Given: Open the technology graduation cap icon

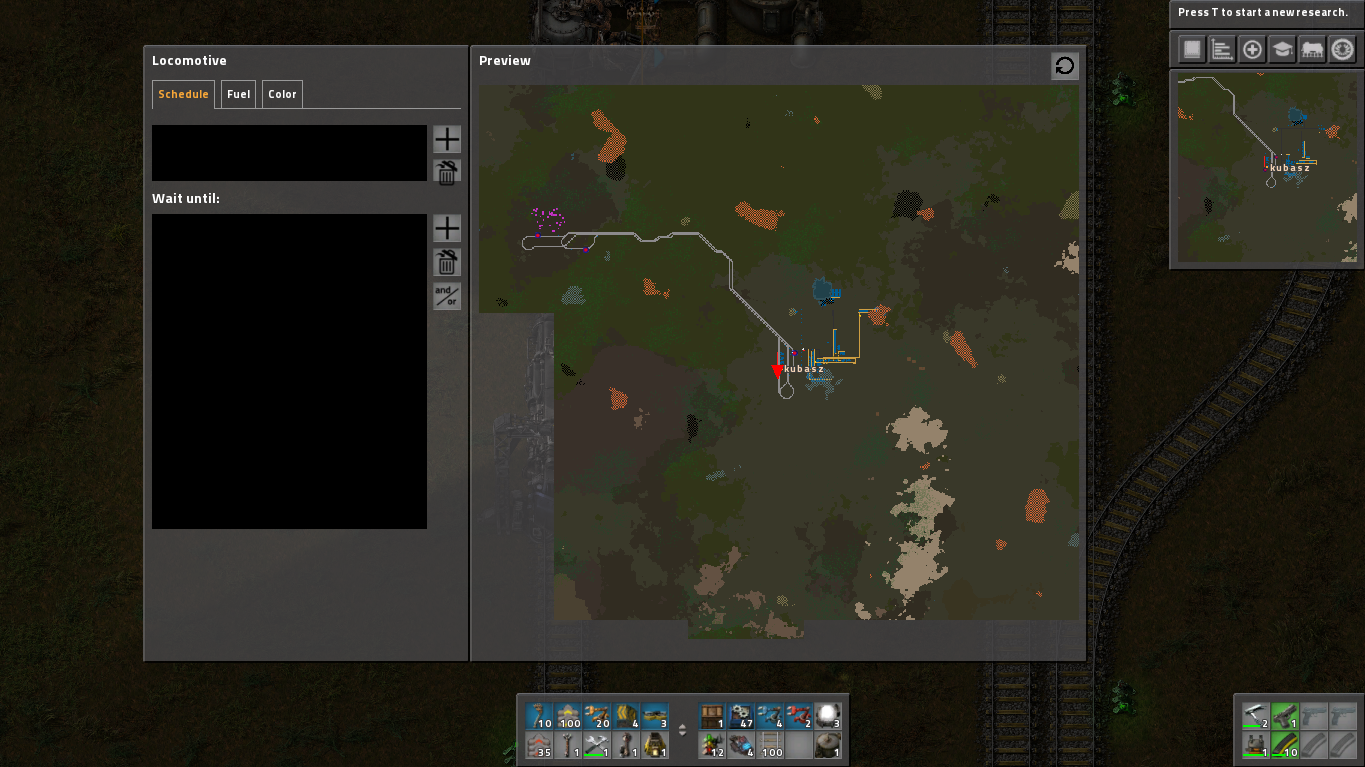Looking at the screenshot, I should (x=1282, y=49).
